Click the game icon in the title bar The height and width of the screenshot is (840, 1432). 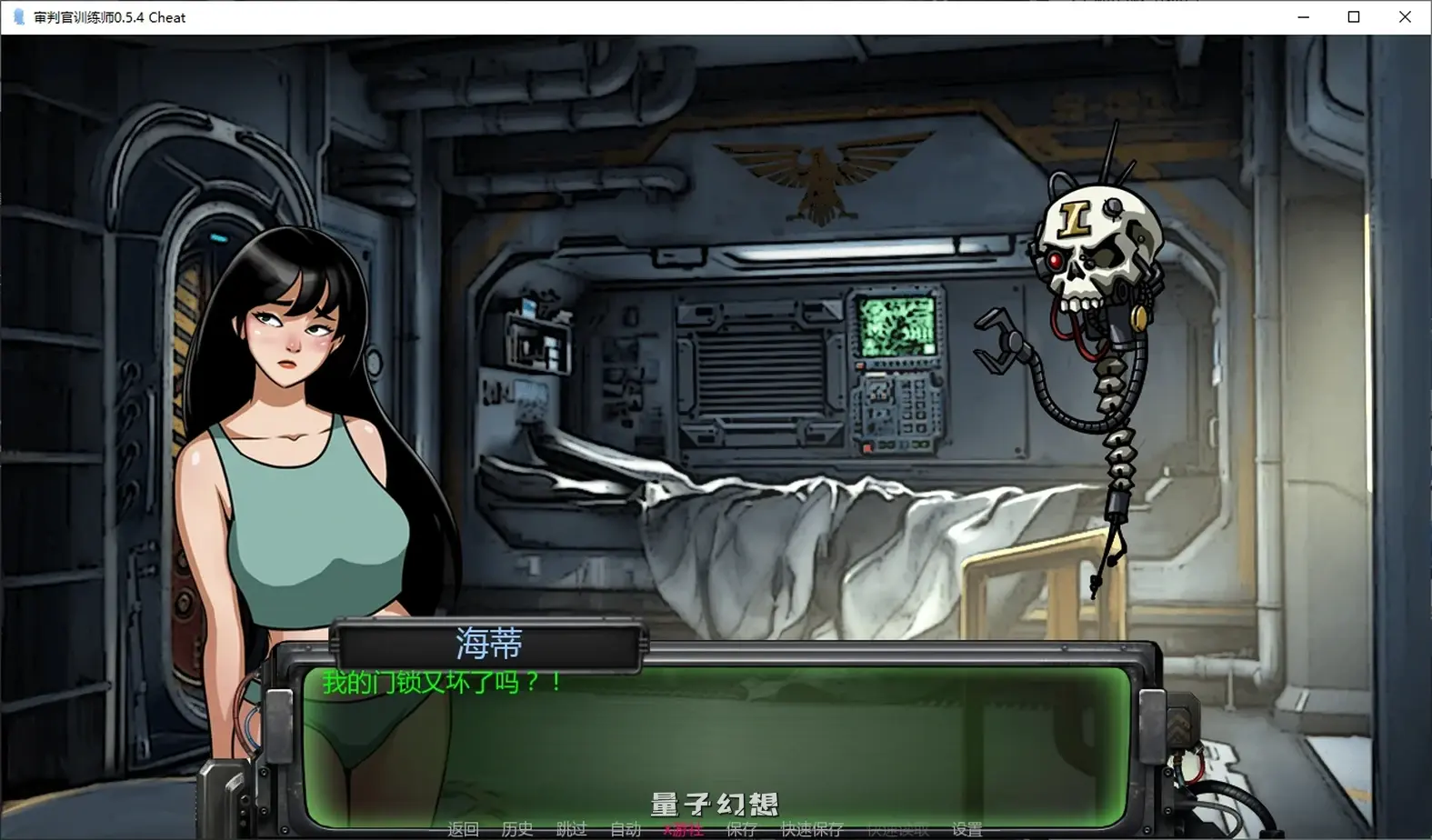click(x=19, y=16)
